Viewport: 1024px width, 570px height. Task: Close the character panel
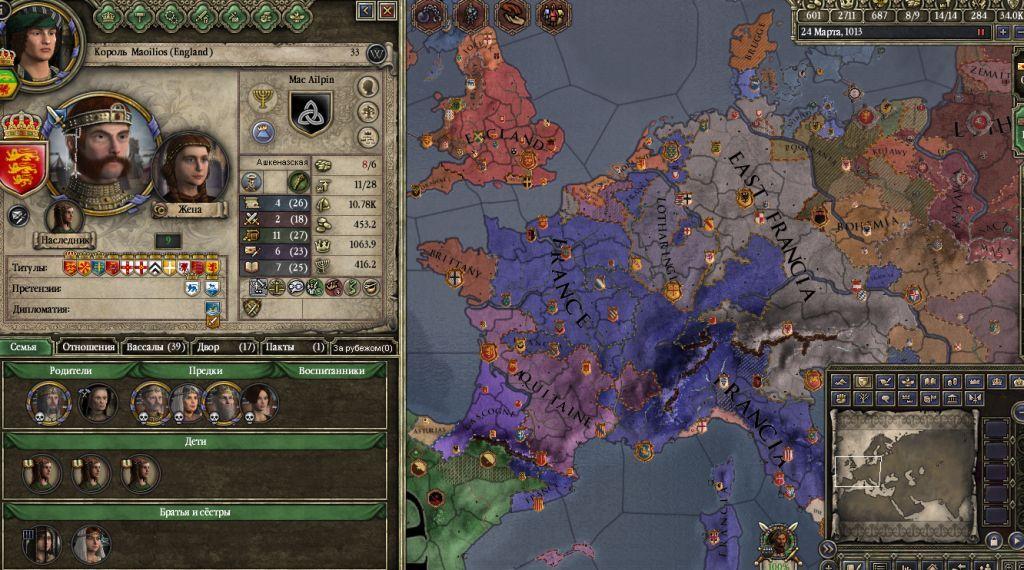tap(388, 10)
